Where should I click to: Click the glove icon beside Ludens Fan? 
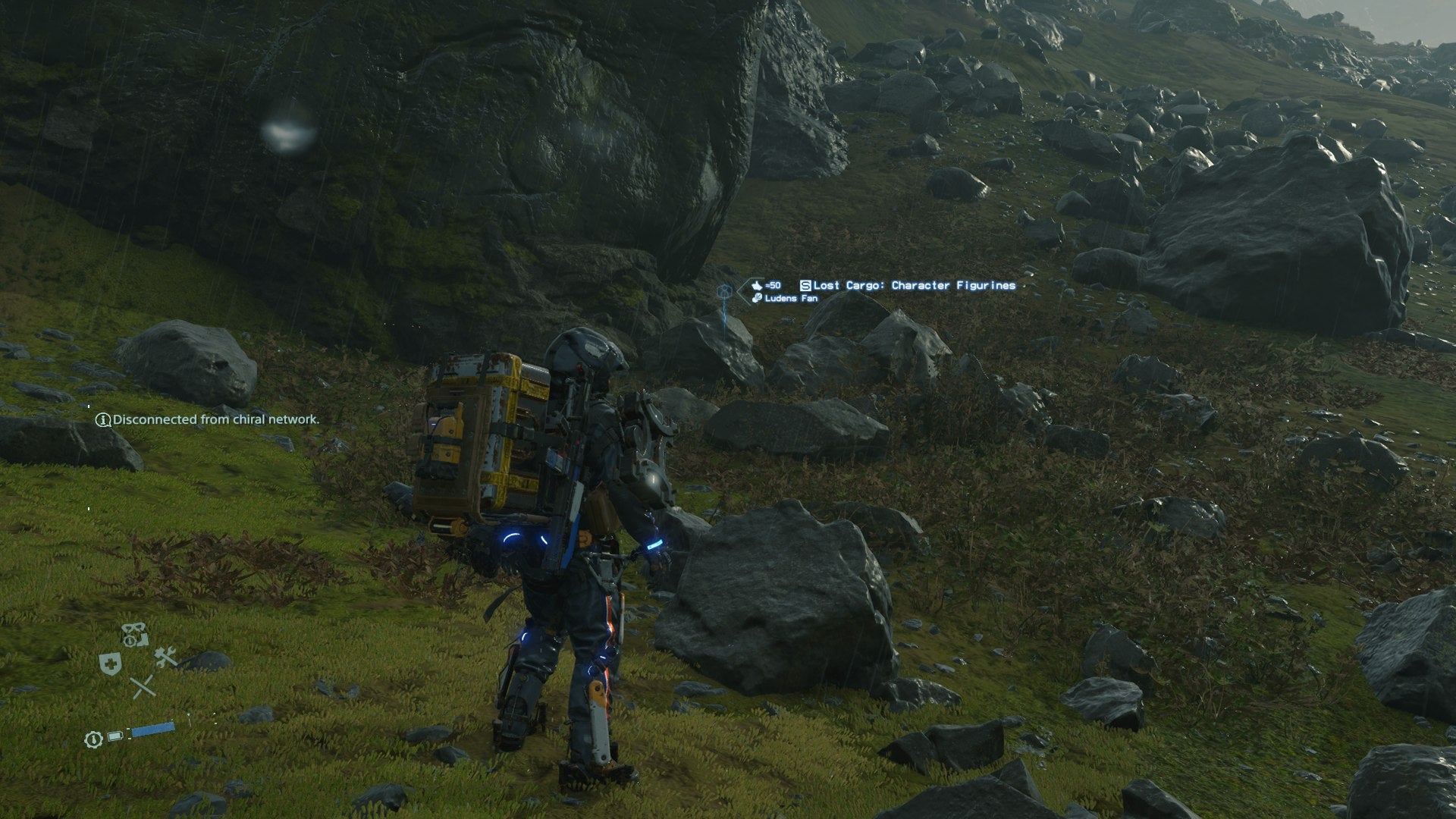(756, 298)
